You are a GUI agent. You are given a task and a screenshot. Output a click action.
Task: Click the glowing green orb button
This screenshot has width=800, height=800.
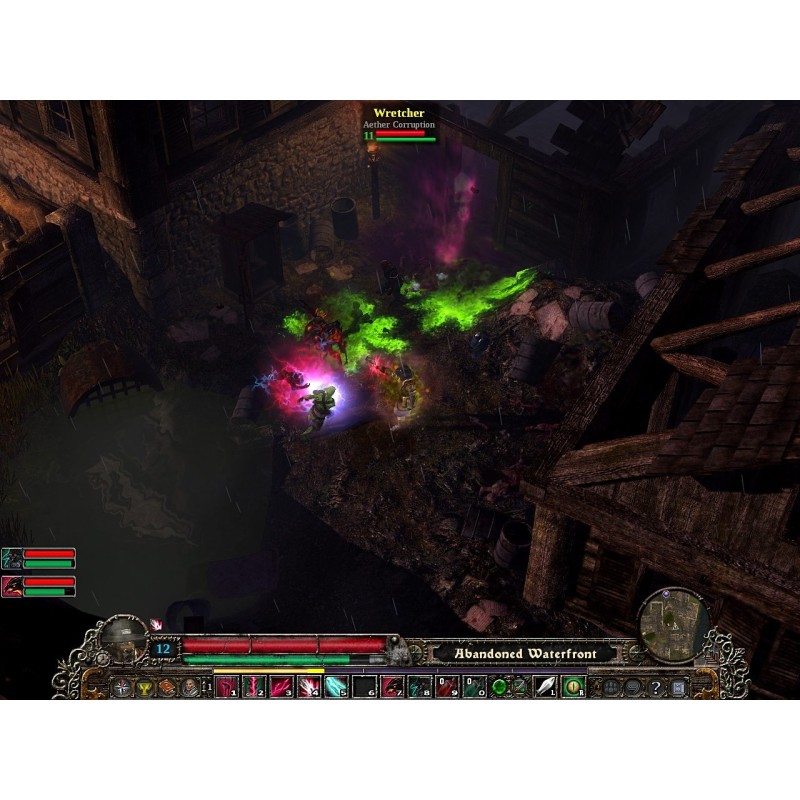(499, 687)
